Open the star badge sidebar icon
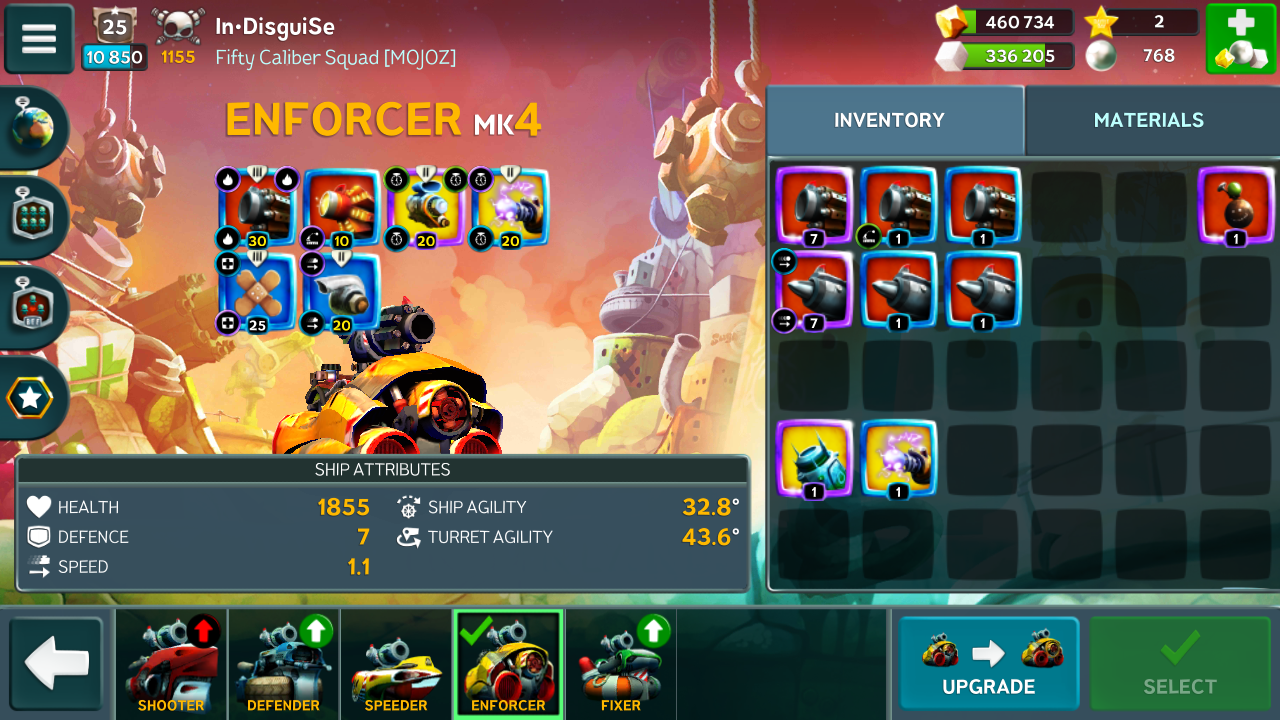The width and height of the screenshot is (1280, 720). tap(30, 398)
